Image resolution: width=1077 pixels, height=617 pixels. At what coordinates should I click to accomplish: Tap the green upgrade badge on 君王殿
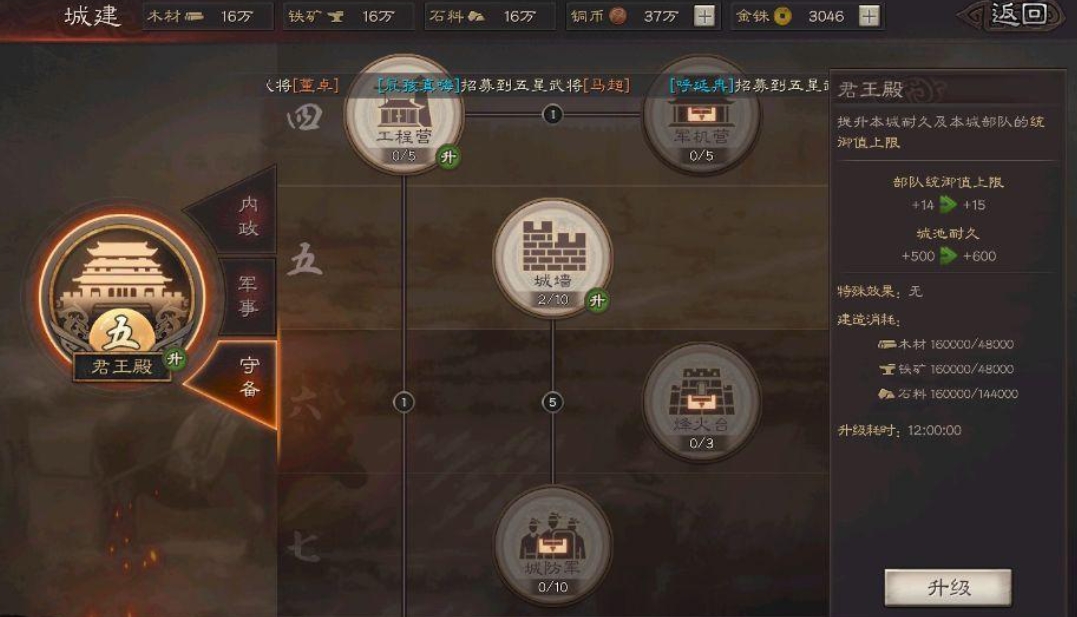[175, 359]
